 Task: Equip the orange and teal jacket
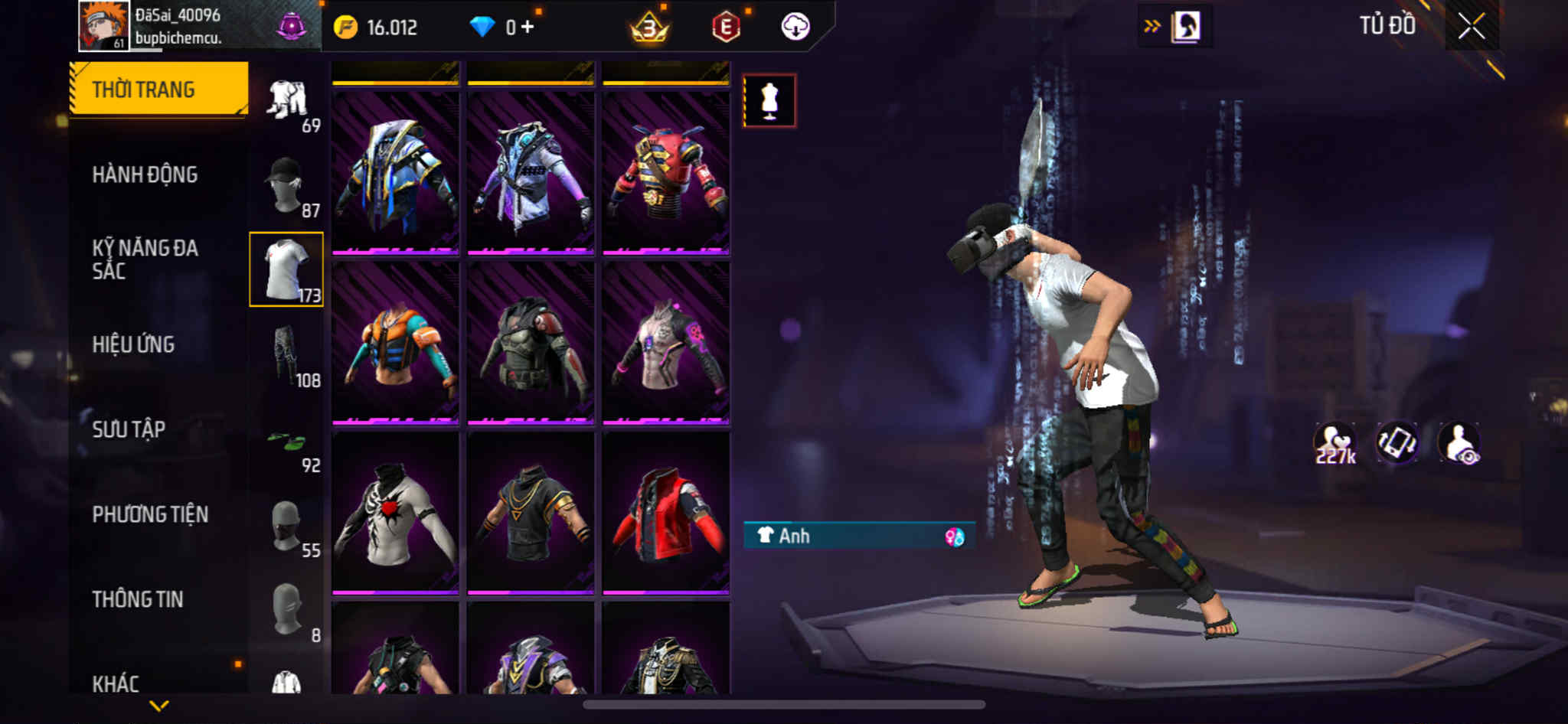pos(395,343)
